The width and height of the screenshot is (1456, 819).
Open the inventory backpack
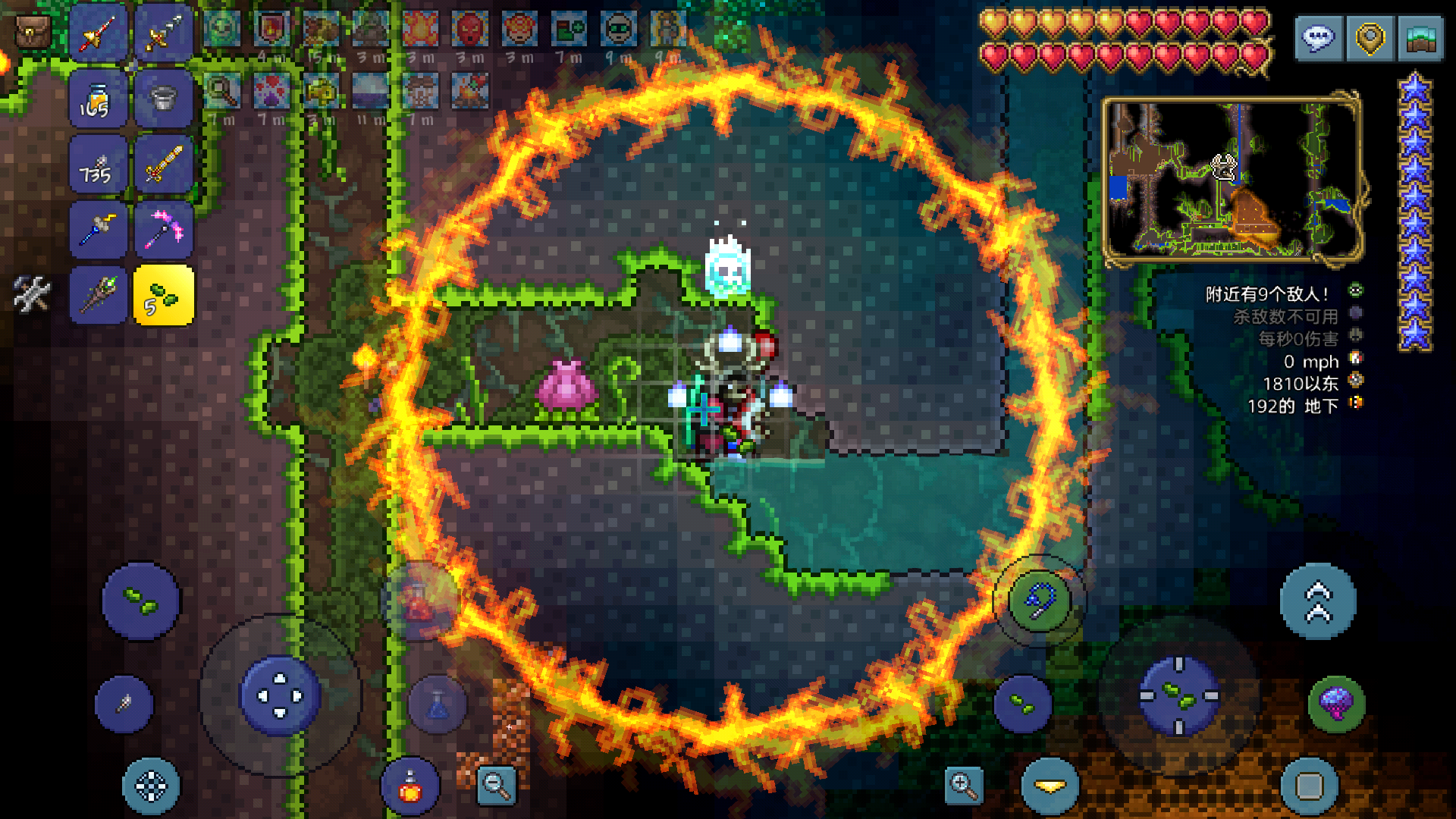tap(33, 31)
